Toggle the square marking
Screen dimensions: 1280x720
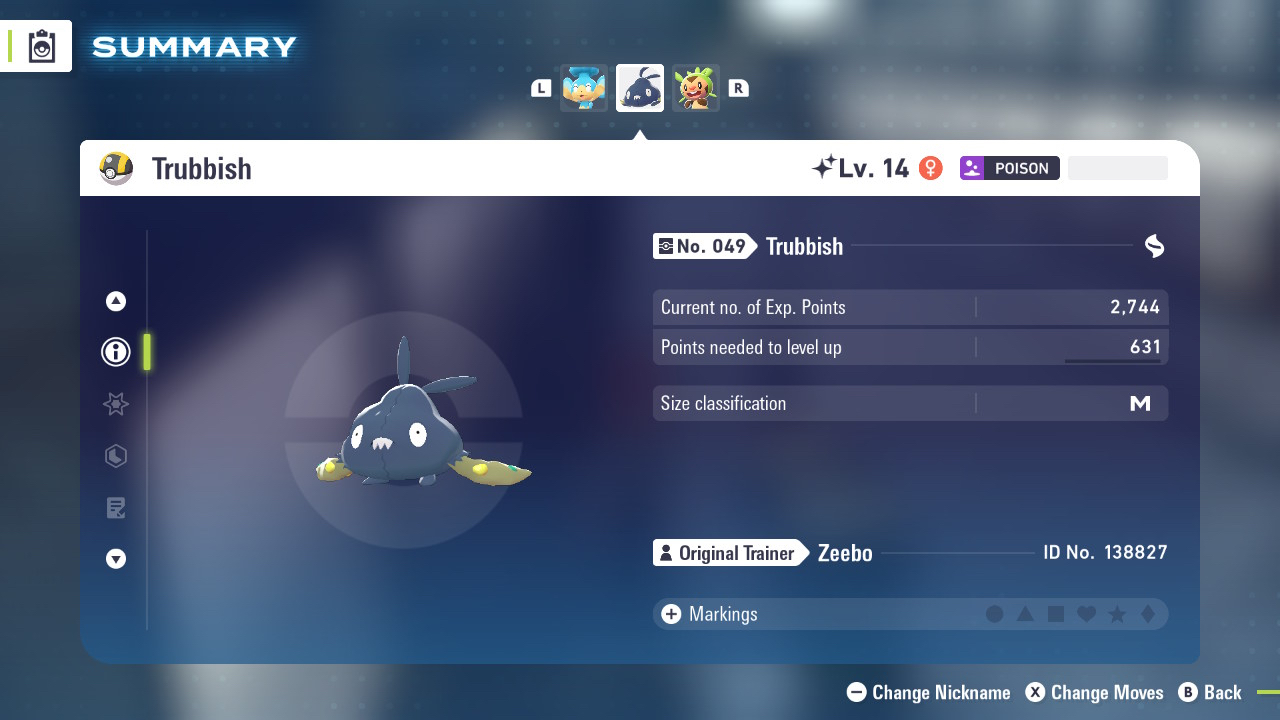[1056, 614]
